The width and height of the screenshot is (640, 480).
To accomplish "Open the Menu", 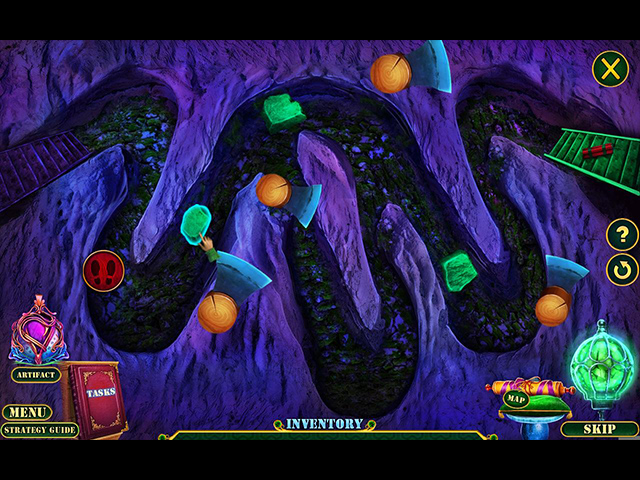I will pos(27,412).
